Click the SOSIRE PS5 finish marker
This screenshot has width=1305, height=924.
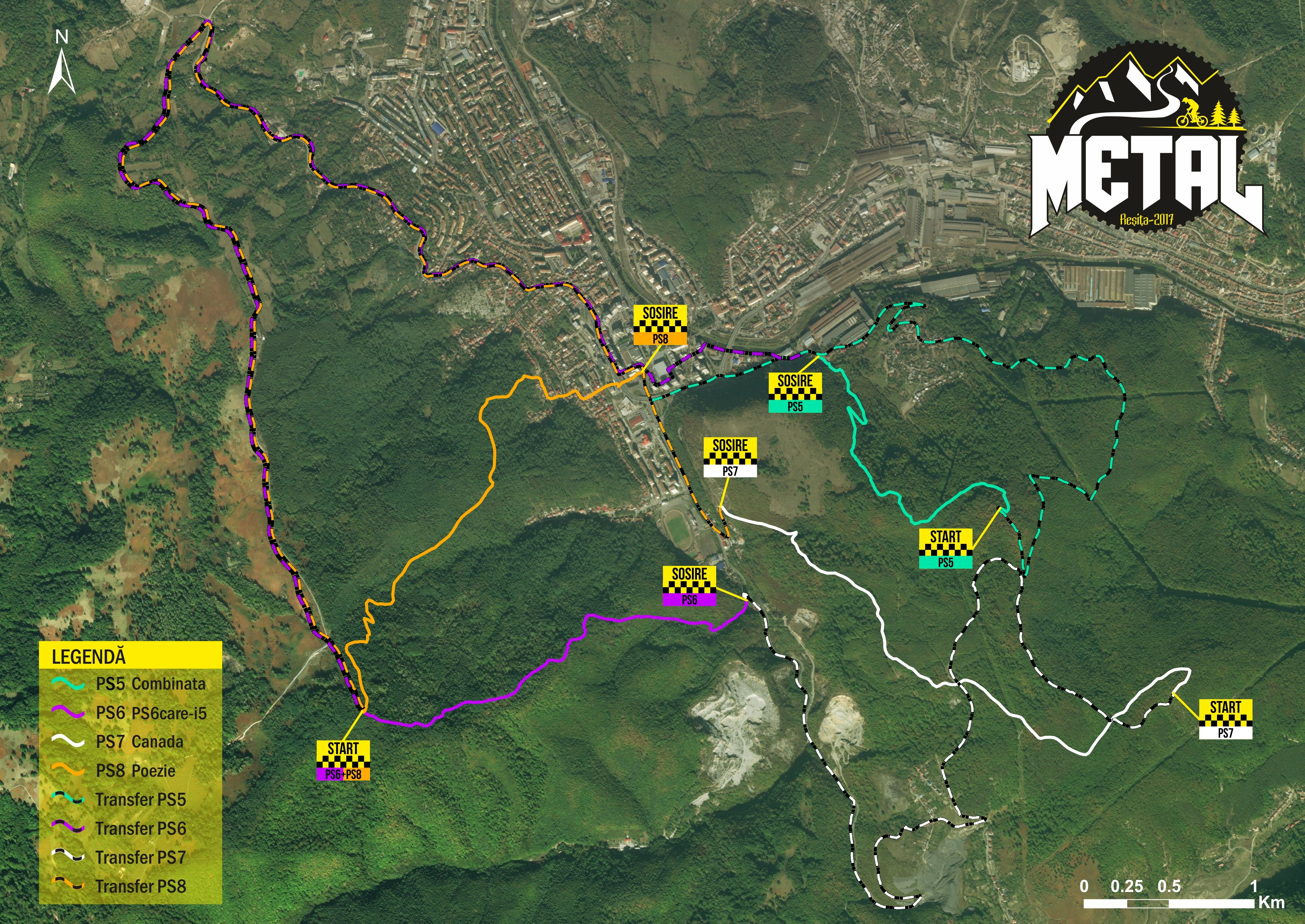pyautogui.click(x=795, y=393)
